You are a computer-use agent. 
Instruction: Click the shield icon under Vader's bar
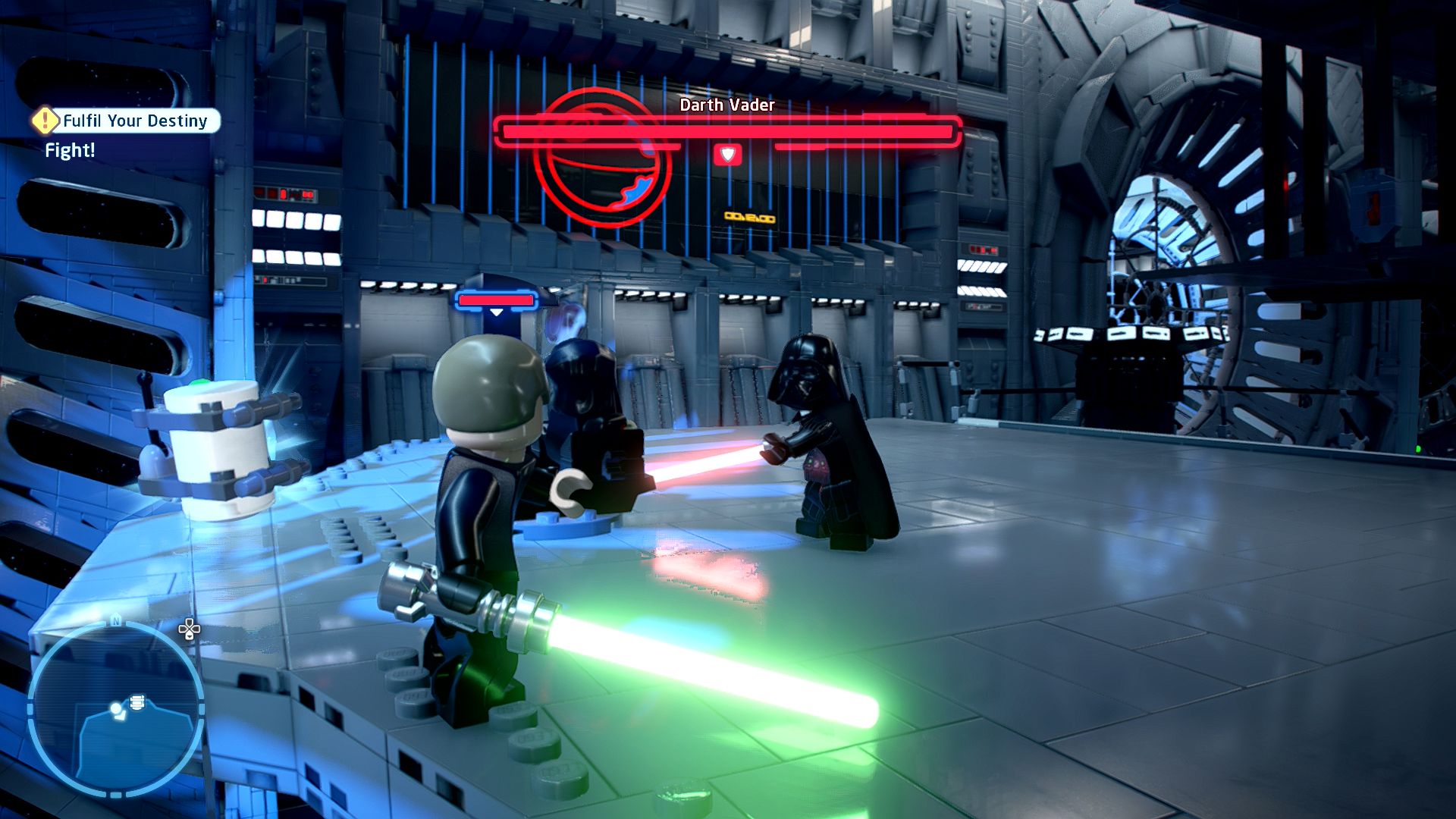coord(727,155)
